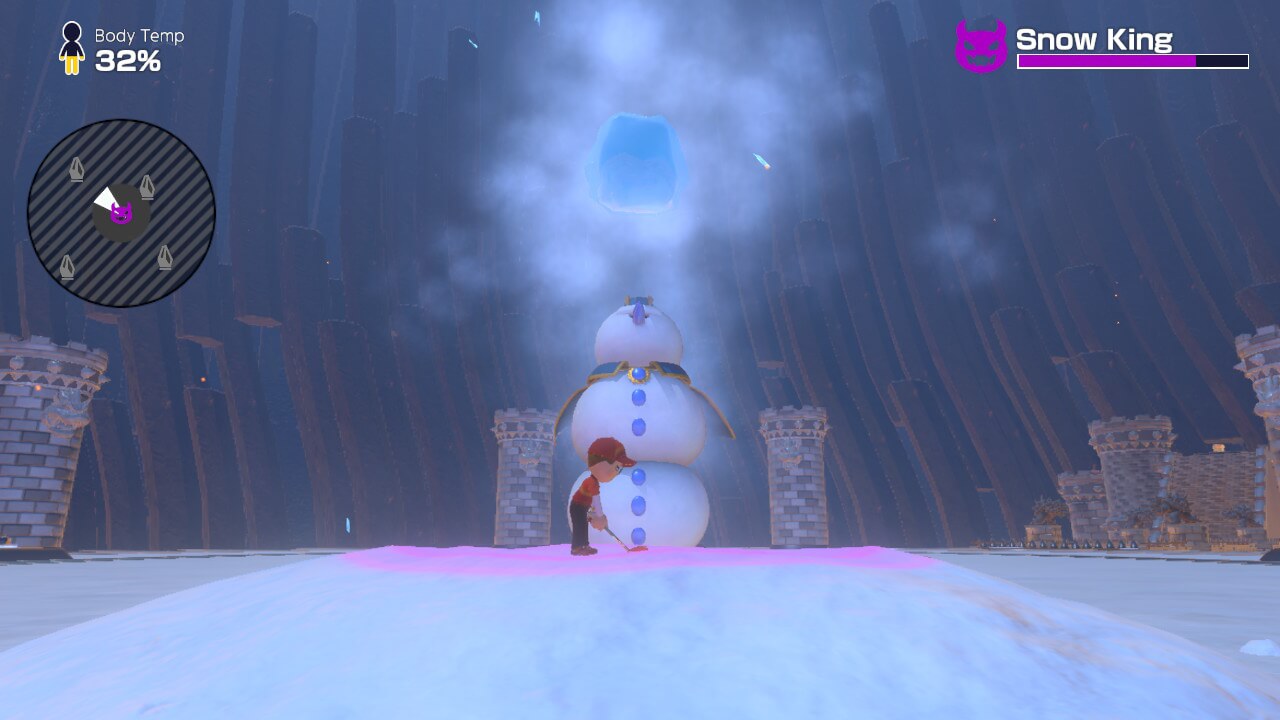The height and width of the screenshot is (720, 1280).
Task: Select the Snow King name label
Action: tap(1094, 40)
